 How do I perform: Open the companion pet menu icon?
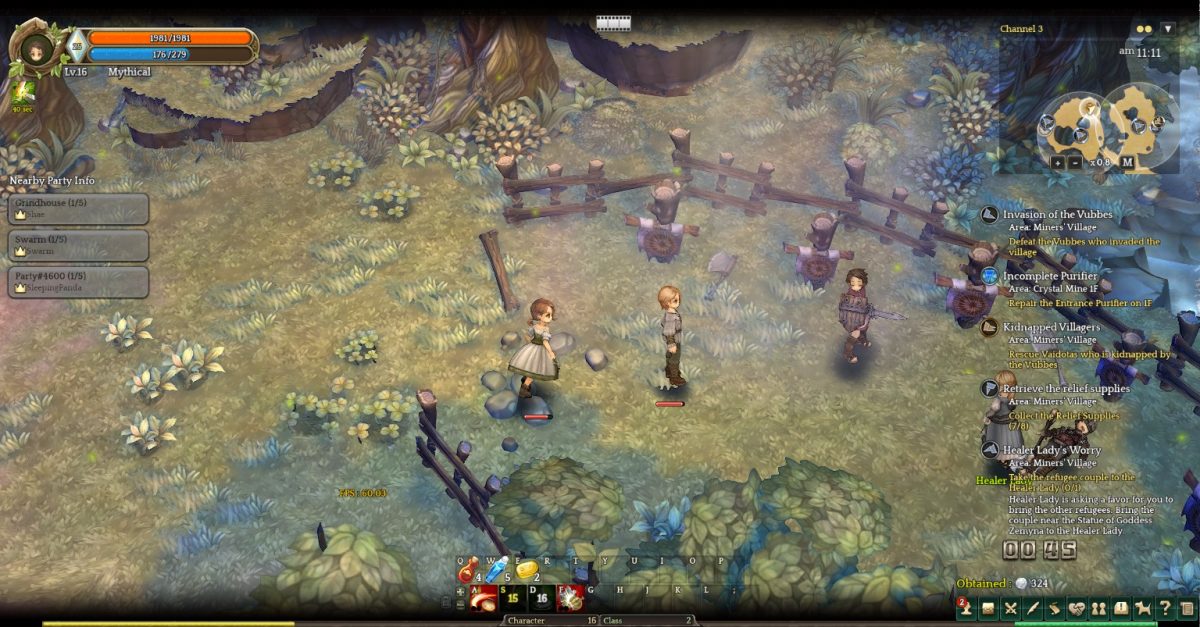(x=1143, y=608)
